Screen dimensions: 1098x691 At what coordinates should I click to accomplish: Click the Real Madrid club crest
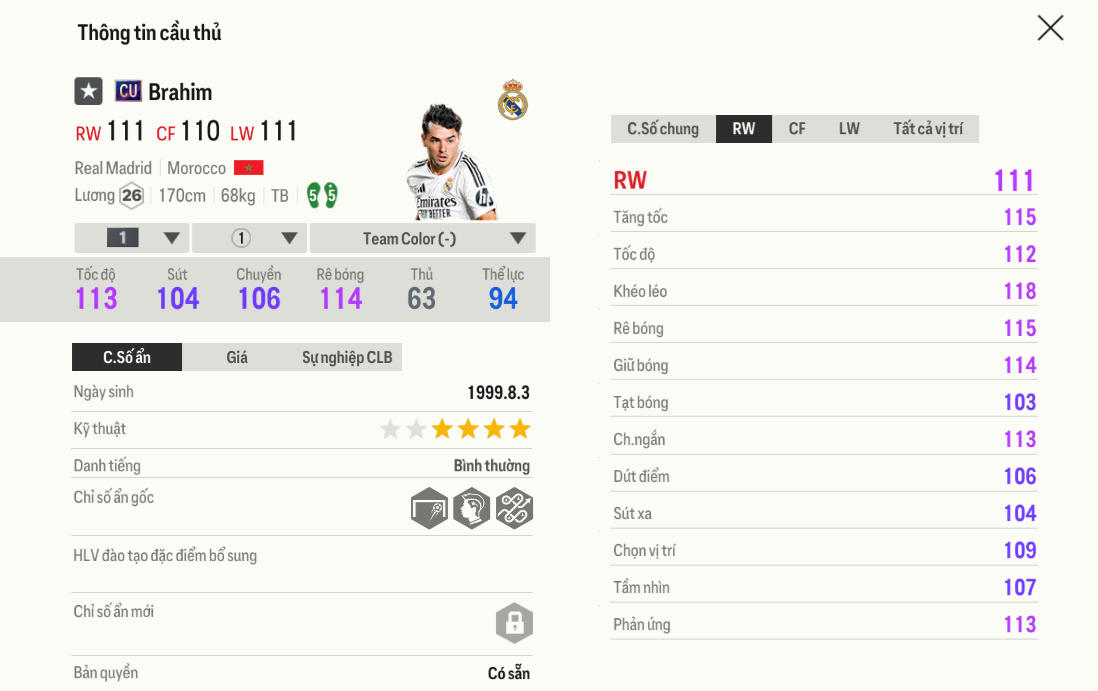[513, 100]
